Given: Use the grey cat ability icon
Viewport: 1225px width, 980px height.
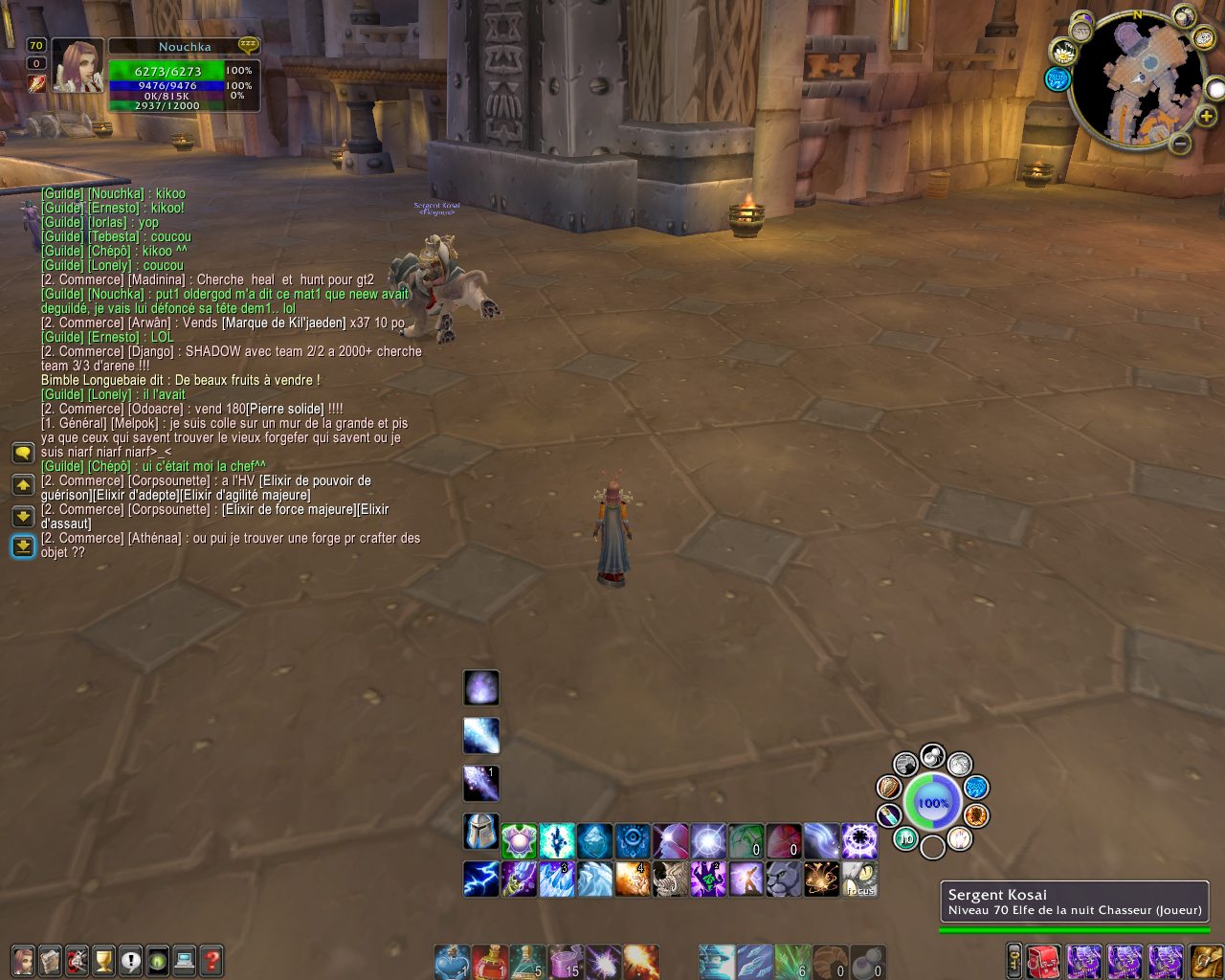Looking at the screenshot, I should [784, 880].
